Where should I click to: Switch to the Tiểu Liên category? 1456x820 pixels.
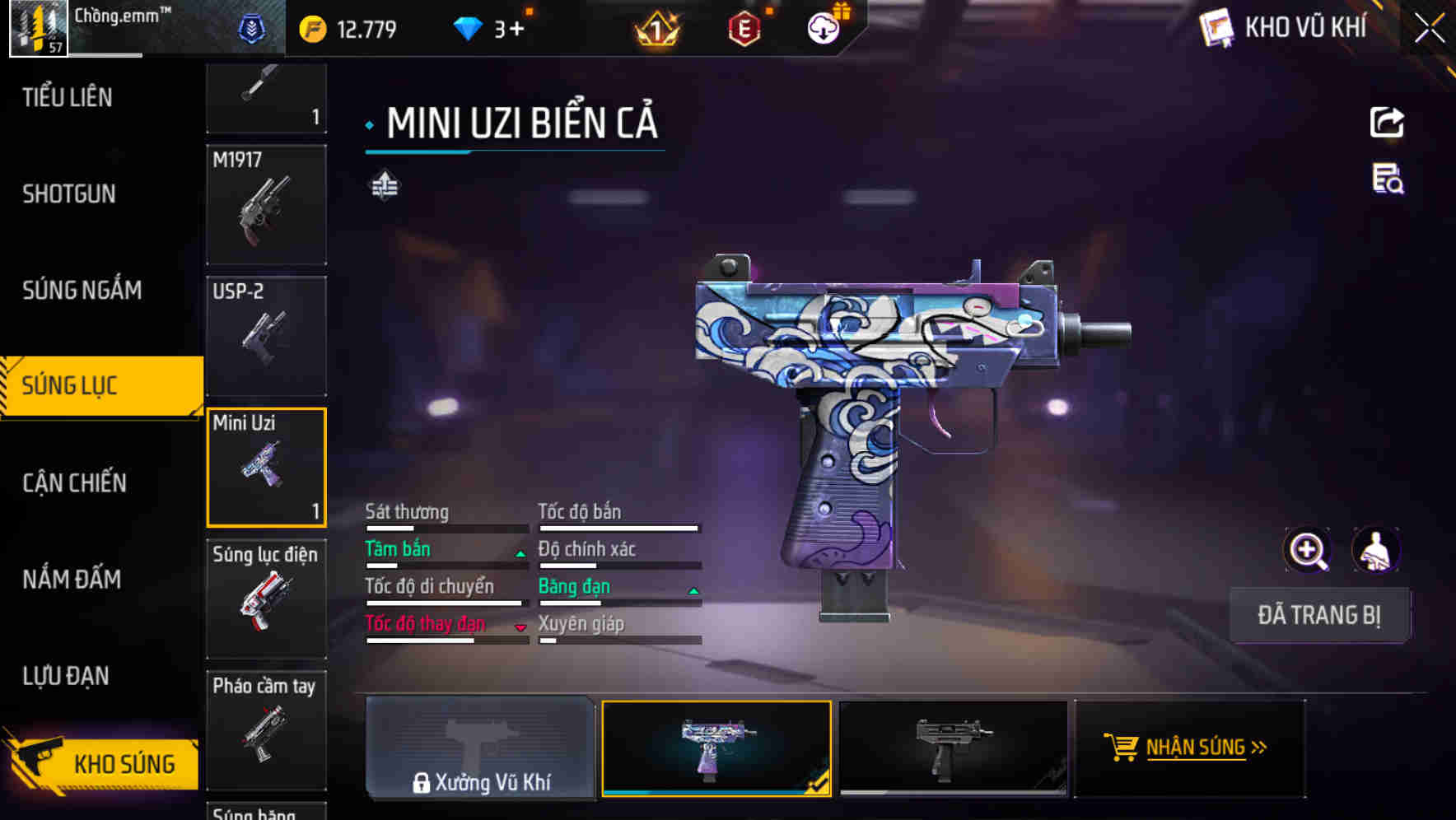point(68,97)
